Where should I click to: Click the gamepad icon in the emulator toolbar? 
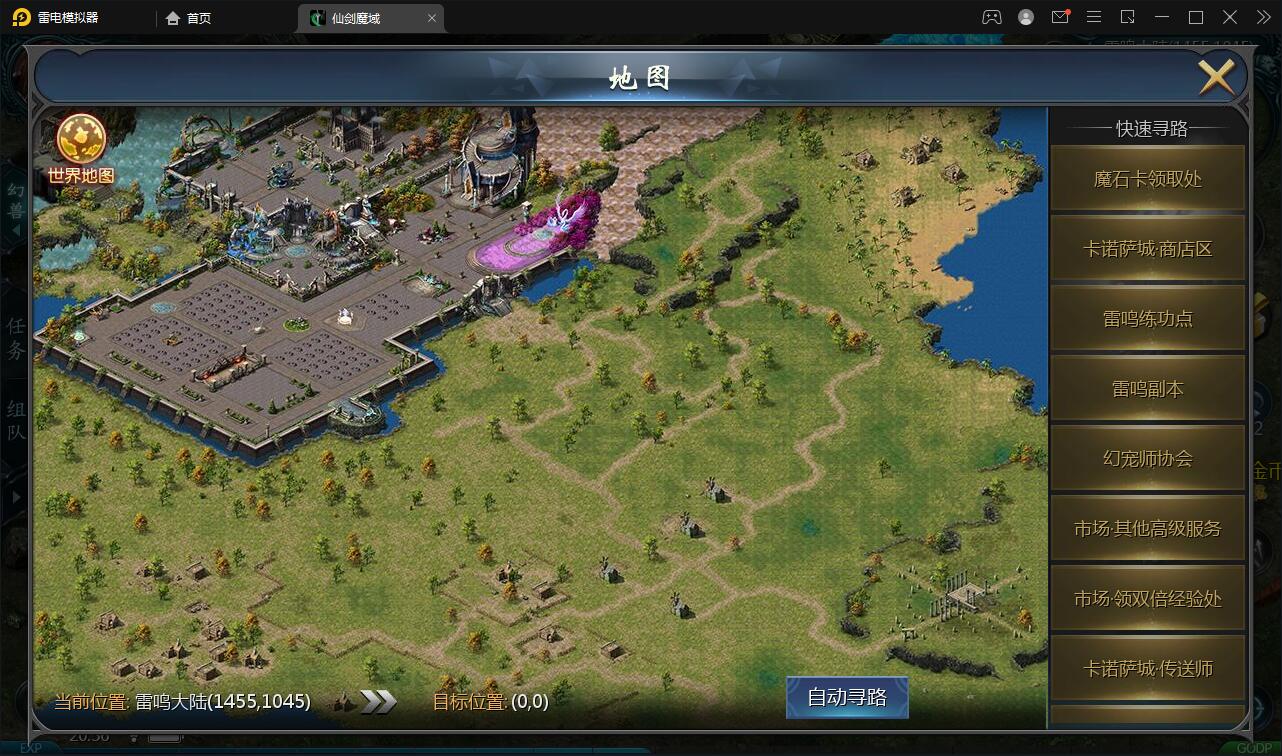click(992, 17)
